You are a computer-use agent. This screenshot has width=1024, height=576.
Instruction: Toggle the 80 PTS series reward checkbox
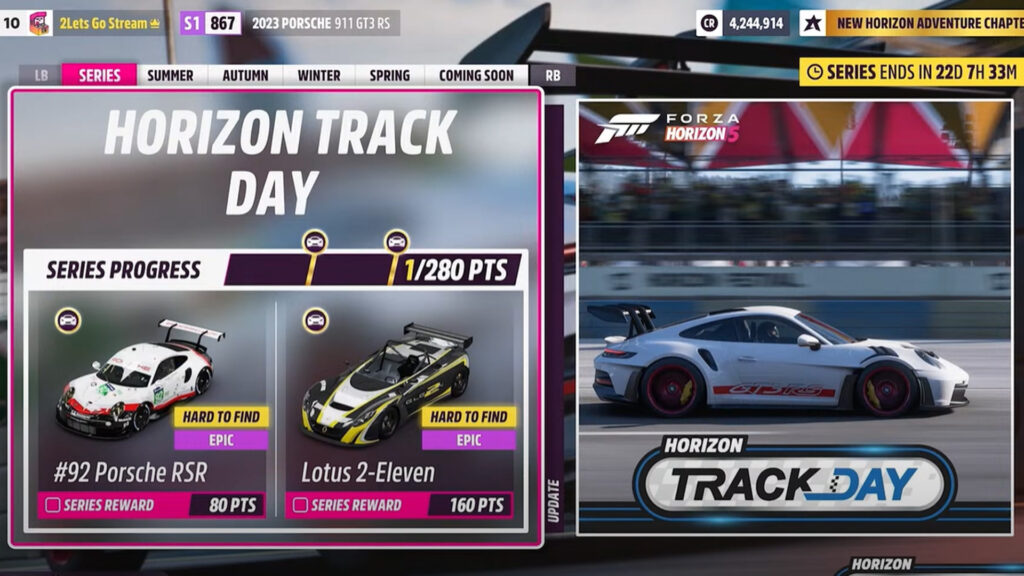point(50,506)
